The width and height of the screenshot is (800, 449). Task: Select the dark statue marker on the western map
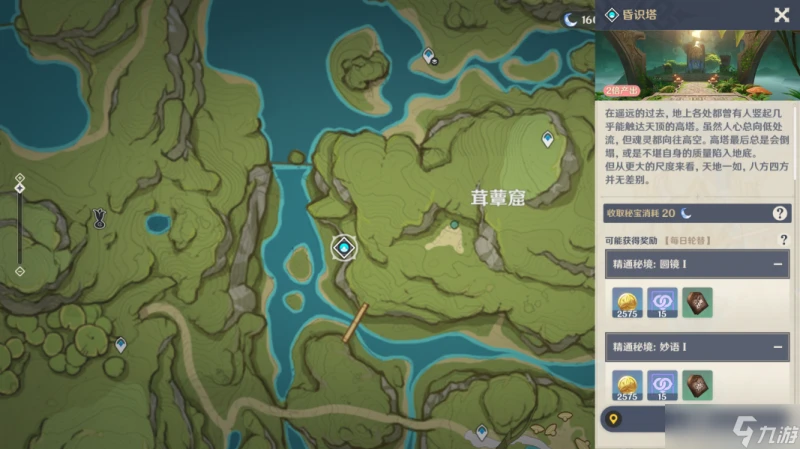click(x=99, y=218)
